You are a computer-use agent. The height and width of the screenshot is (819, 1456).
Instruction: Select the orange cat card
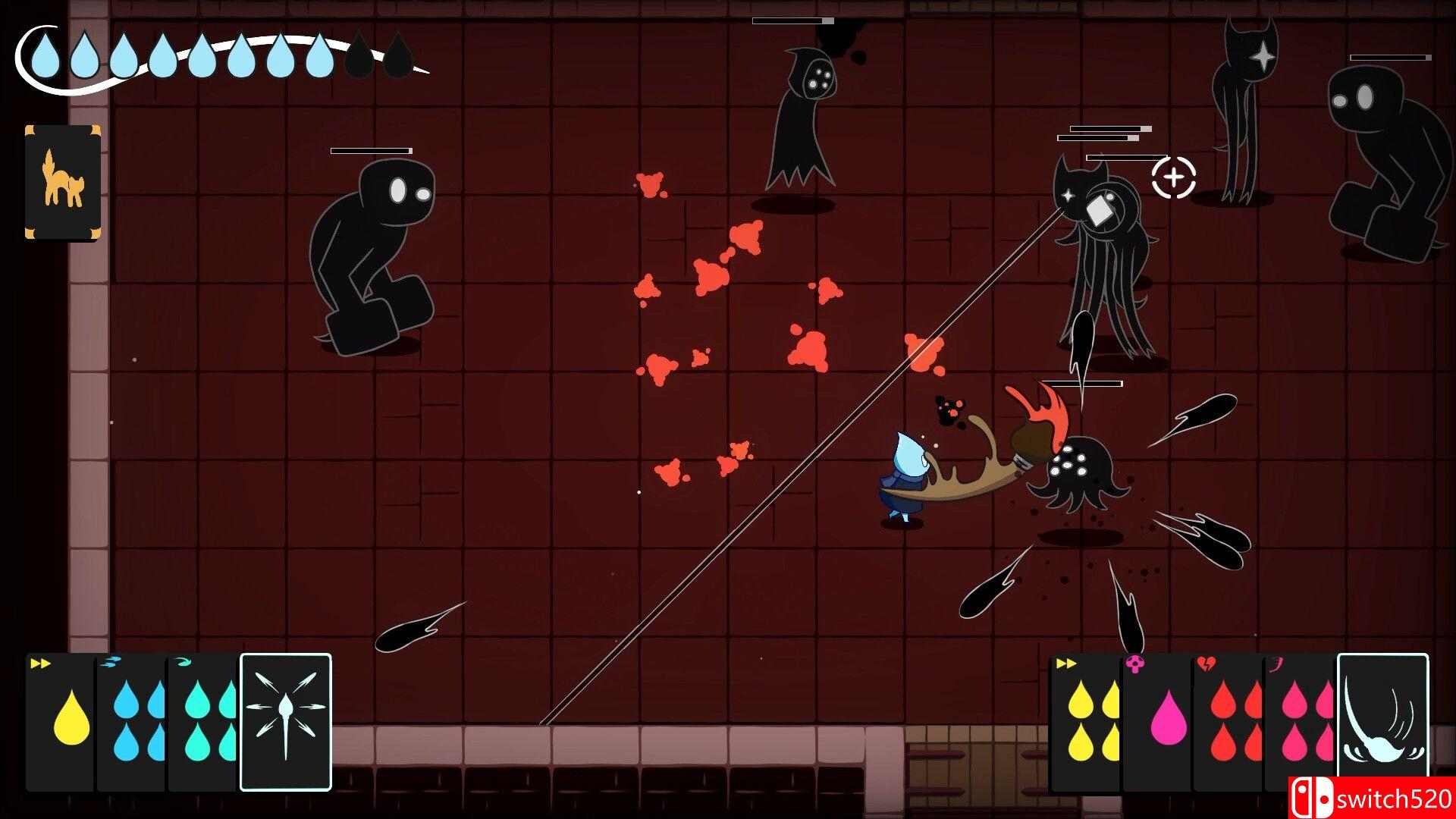(62, 182)
